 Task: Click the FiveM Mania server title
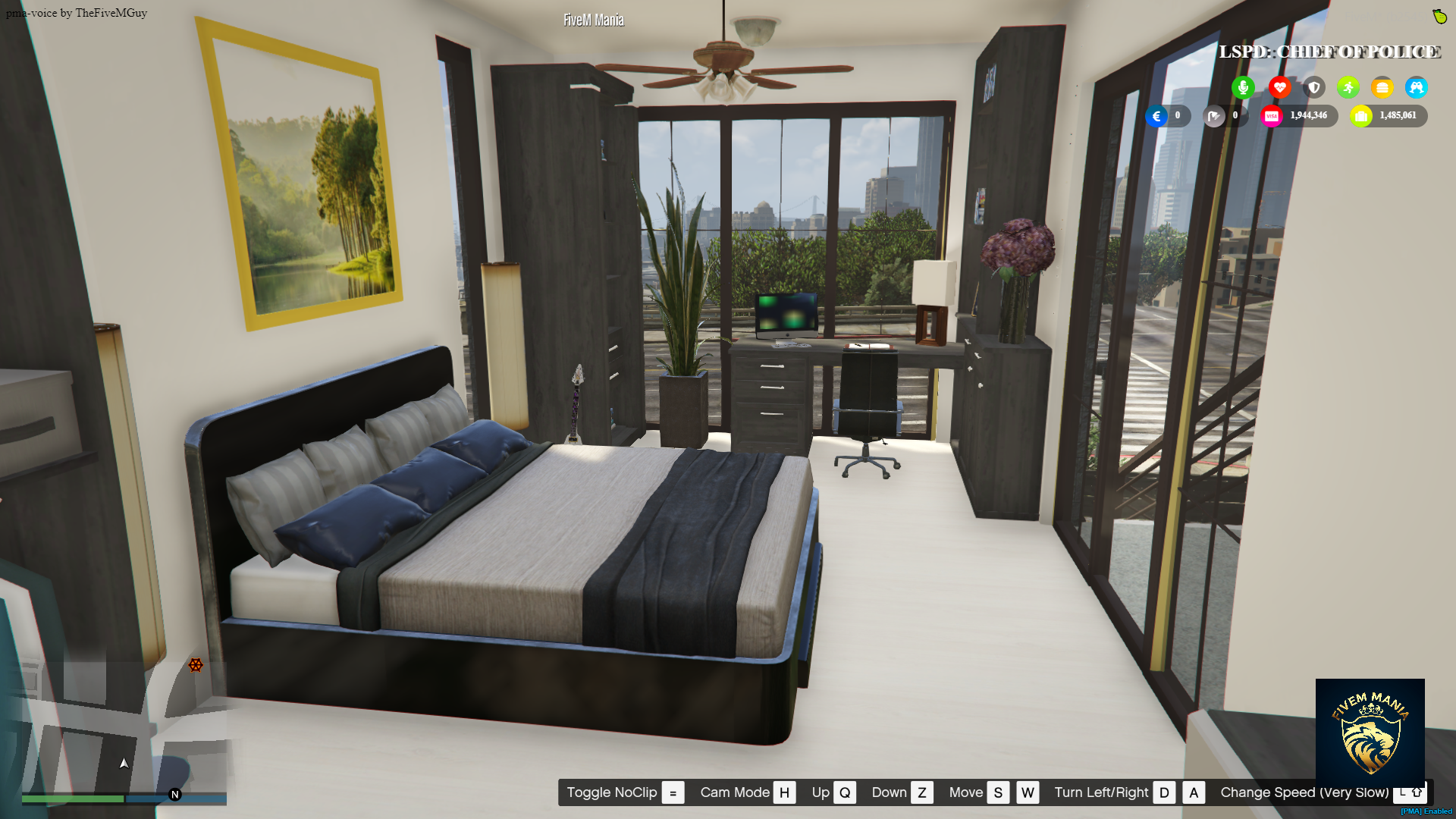tap(592, 20)
